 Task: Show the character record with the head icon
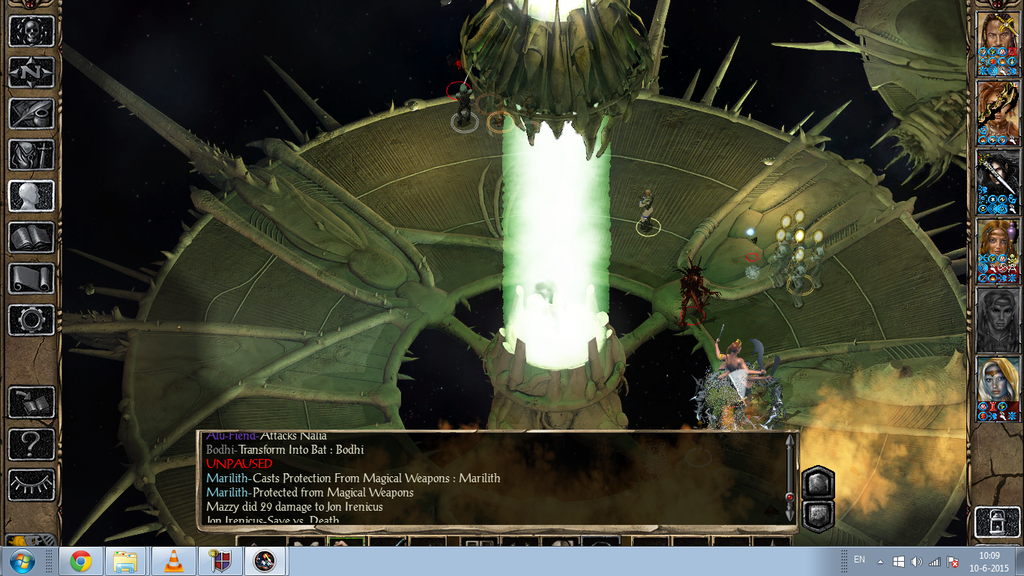31,196
